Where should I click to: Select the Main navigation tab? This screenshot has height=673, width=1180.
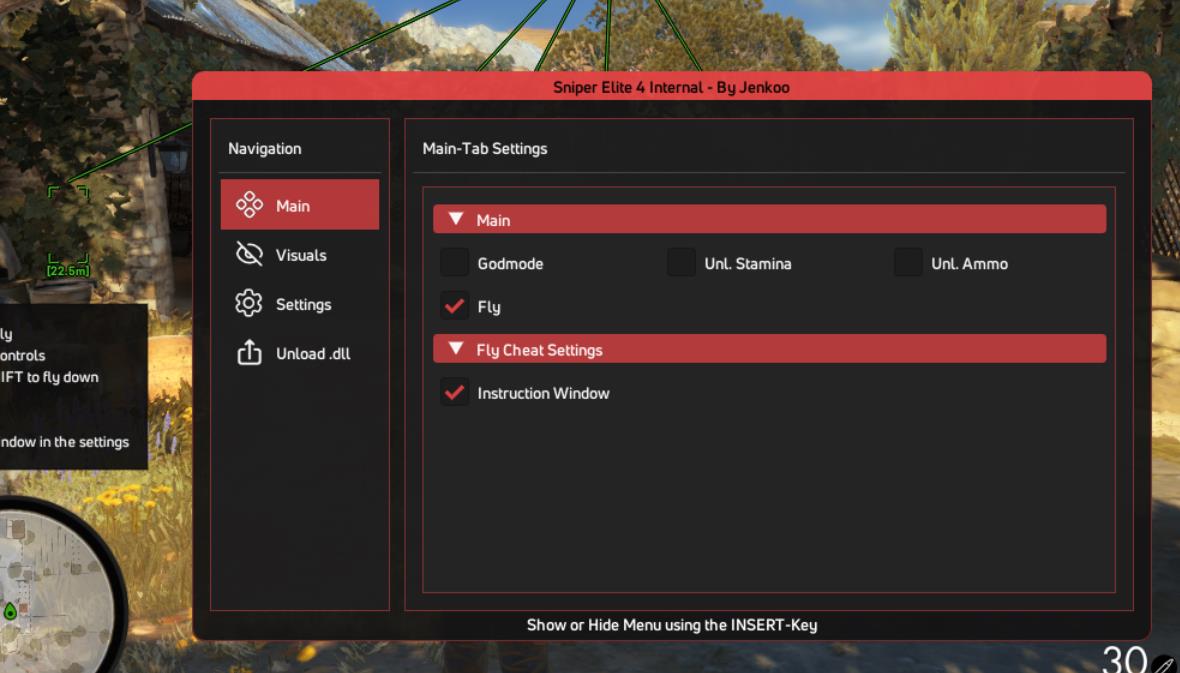pos(299,205)
